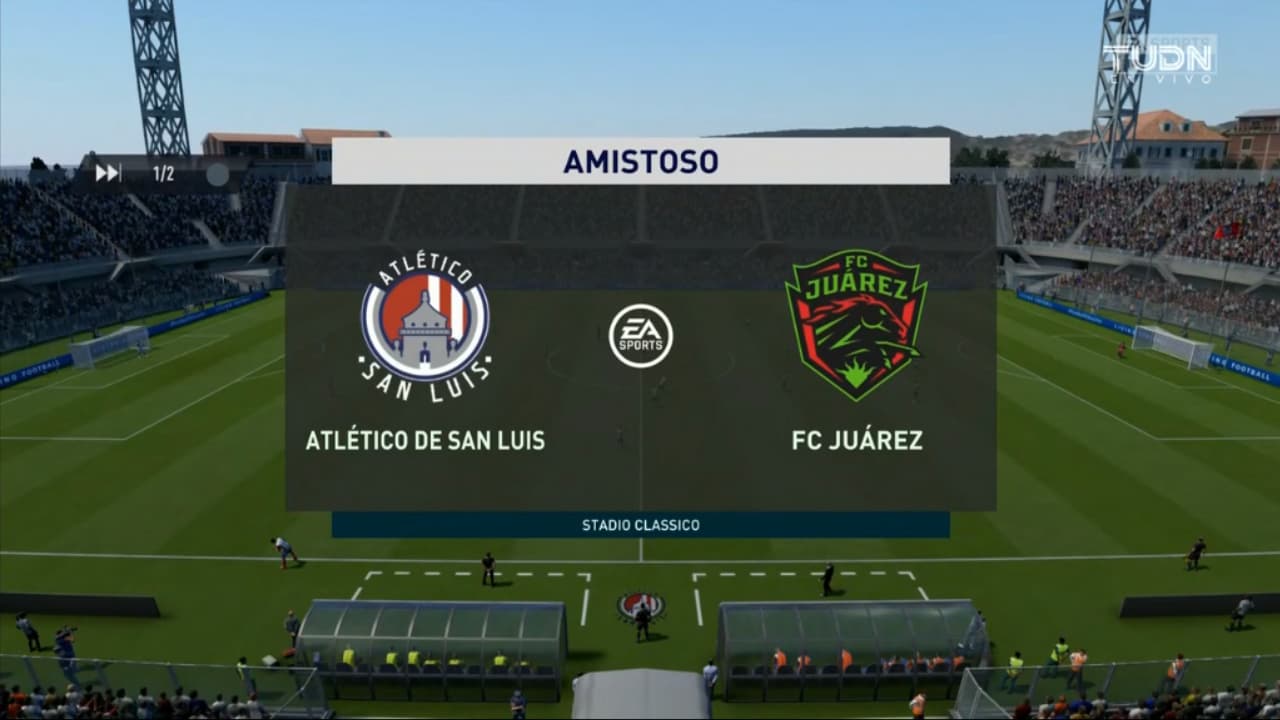Screen dimensions: 1280x720
Task: Click the skip/fast-forward icon
Action: point(107,172)
